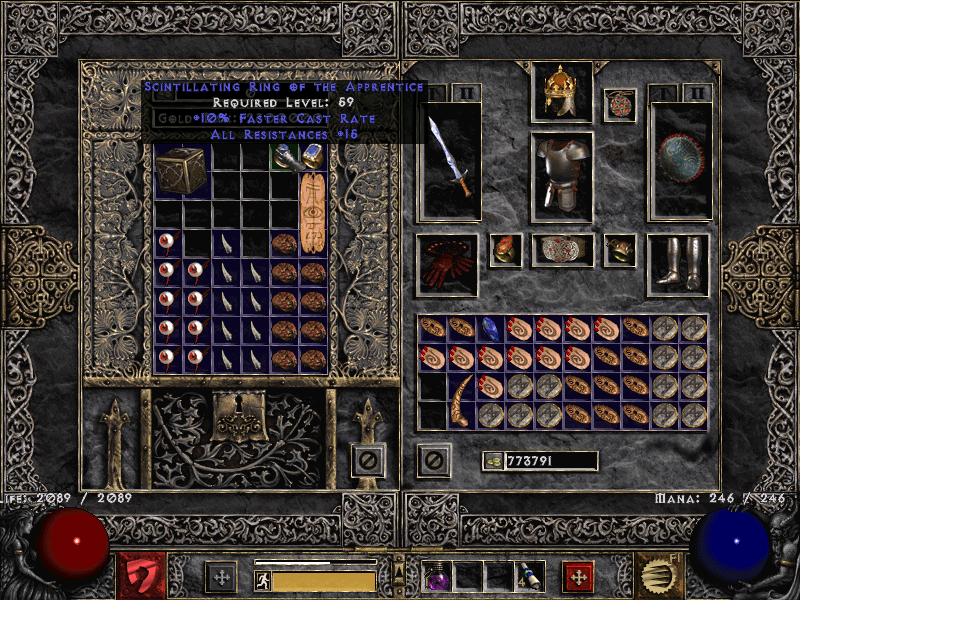Use the purple potion in the belt
Screen dimensions: 962x630
(438, 577)
